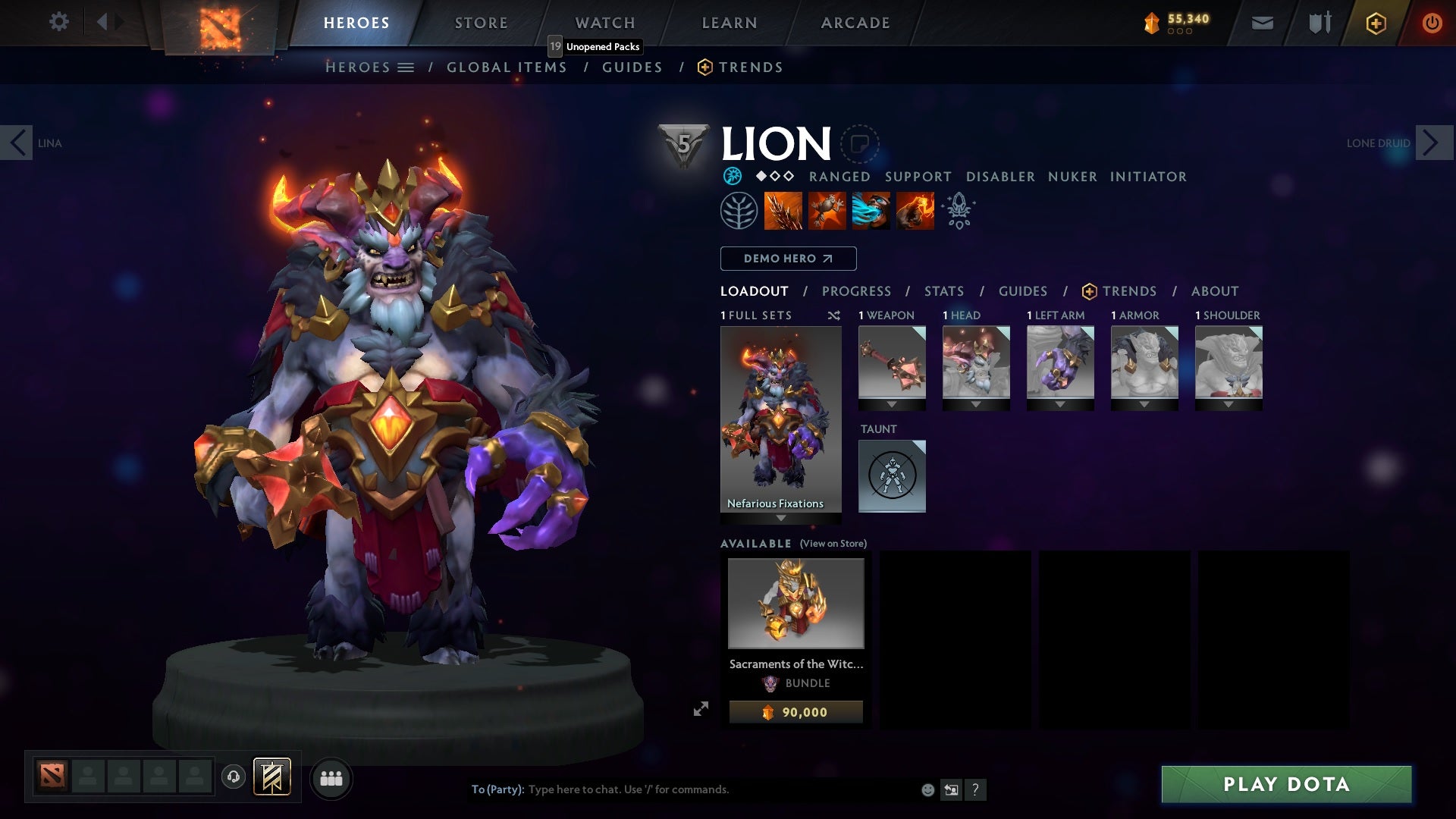Open the friends list icon near party slots
1456x819 pixels.
[x=332, y=778]
